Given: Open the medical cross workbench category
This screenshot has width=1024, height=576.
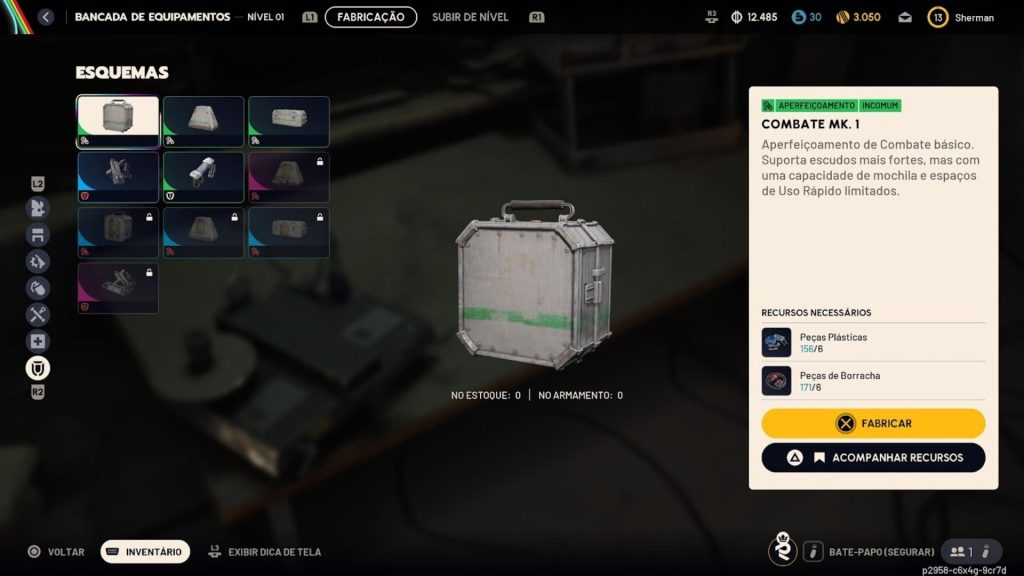Looking at the screenshot, I should pyautogui.click(x=38, y=341).
